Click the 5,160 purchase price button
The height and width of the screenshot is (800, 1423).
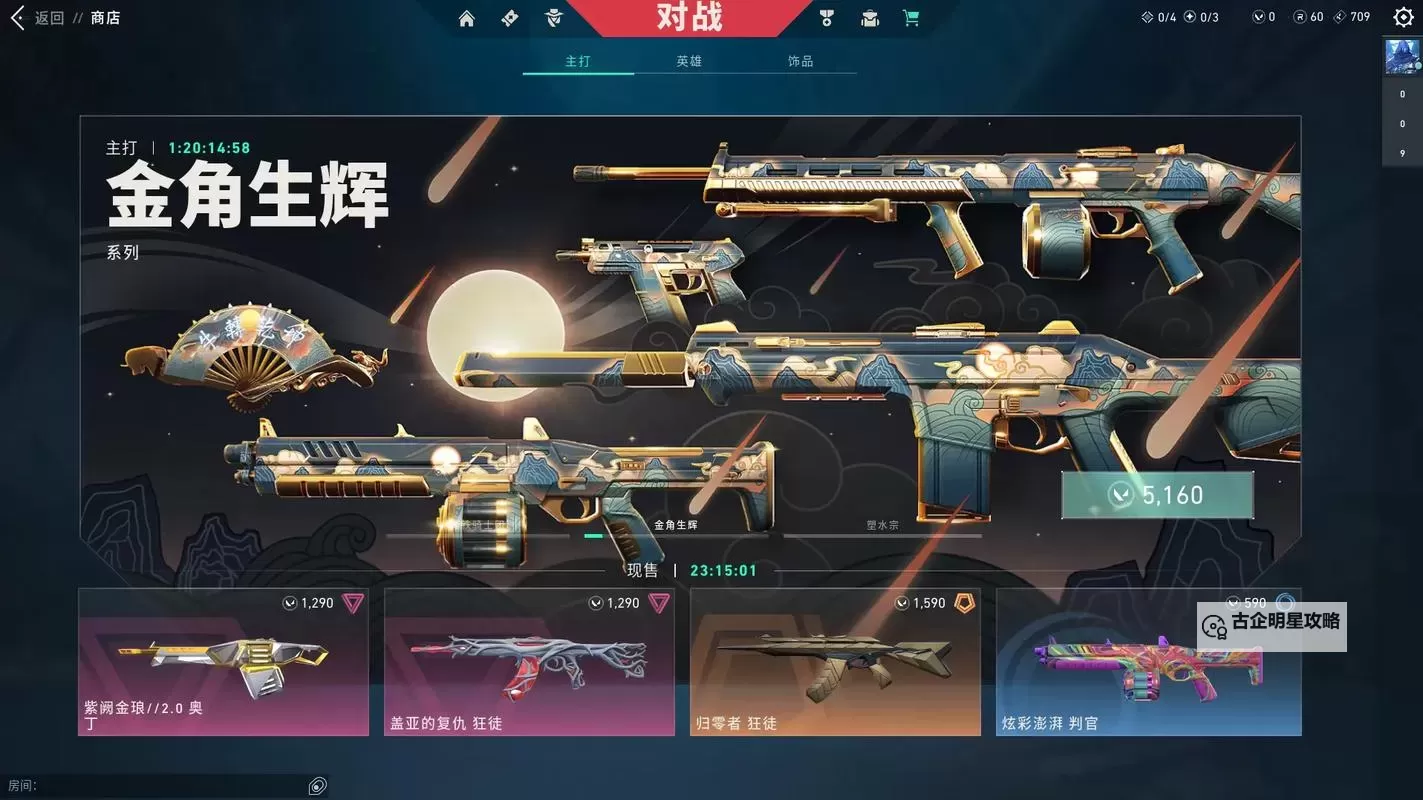click(1156, 493)
